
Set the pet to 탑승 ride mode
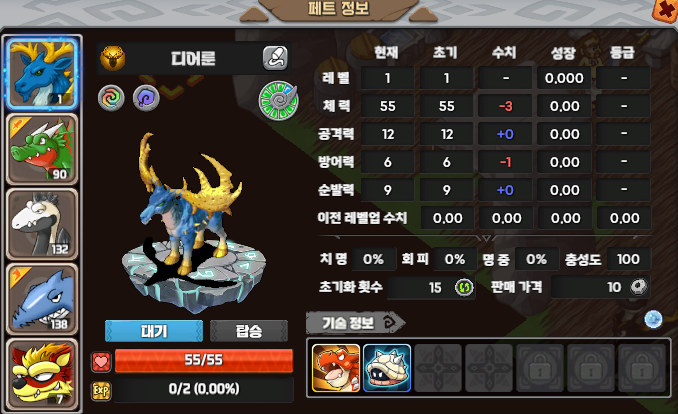(x=249, y=331)
